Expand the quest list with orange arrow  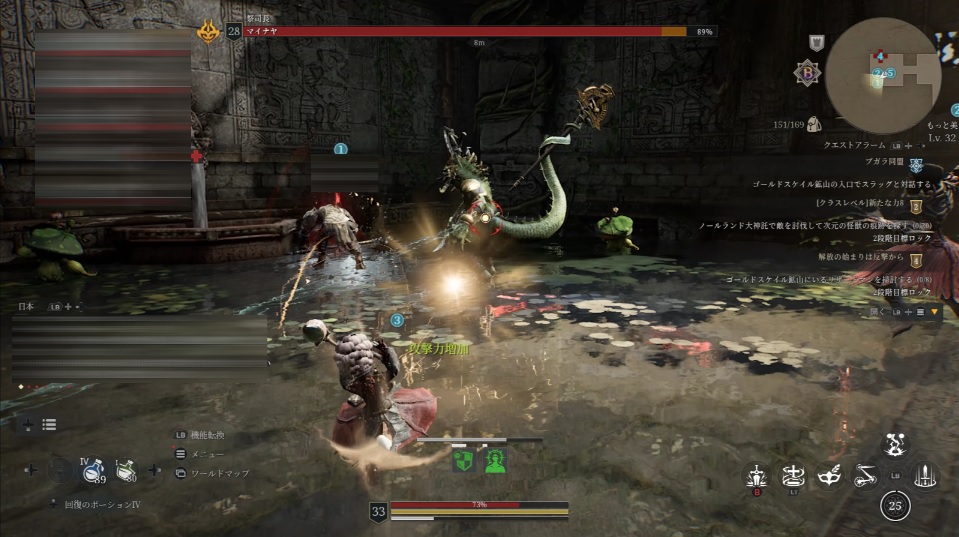[935, 312]
